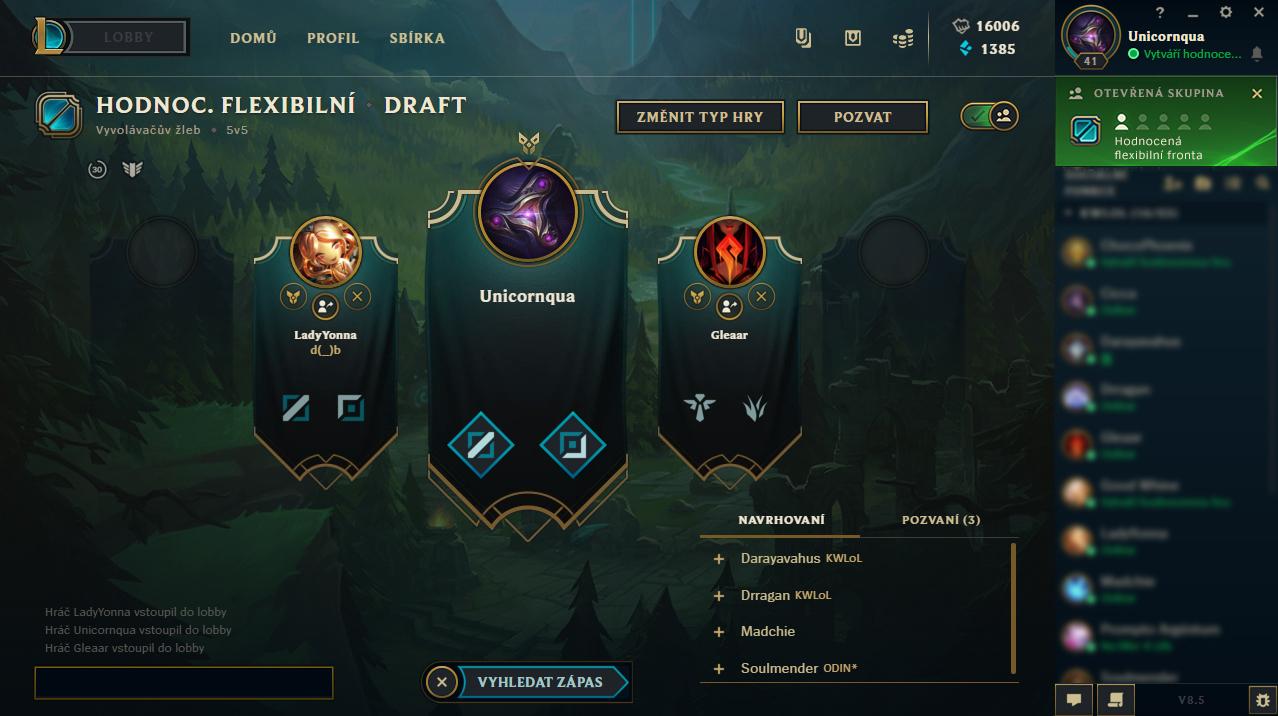Go to the PROFIL section
Image resolution: width=1278 pixels, height=716 pixels.
(333, 38)
